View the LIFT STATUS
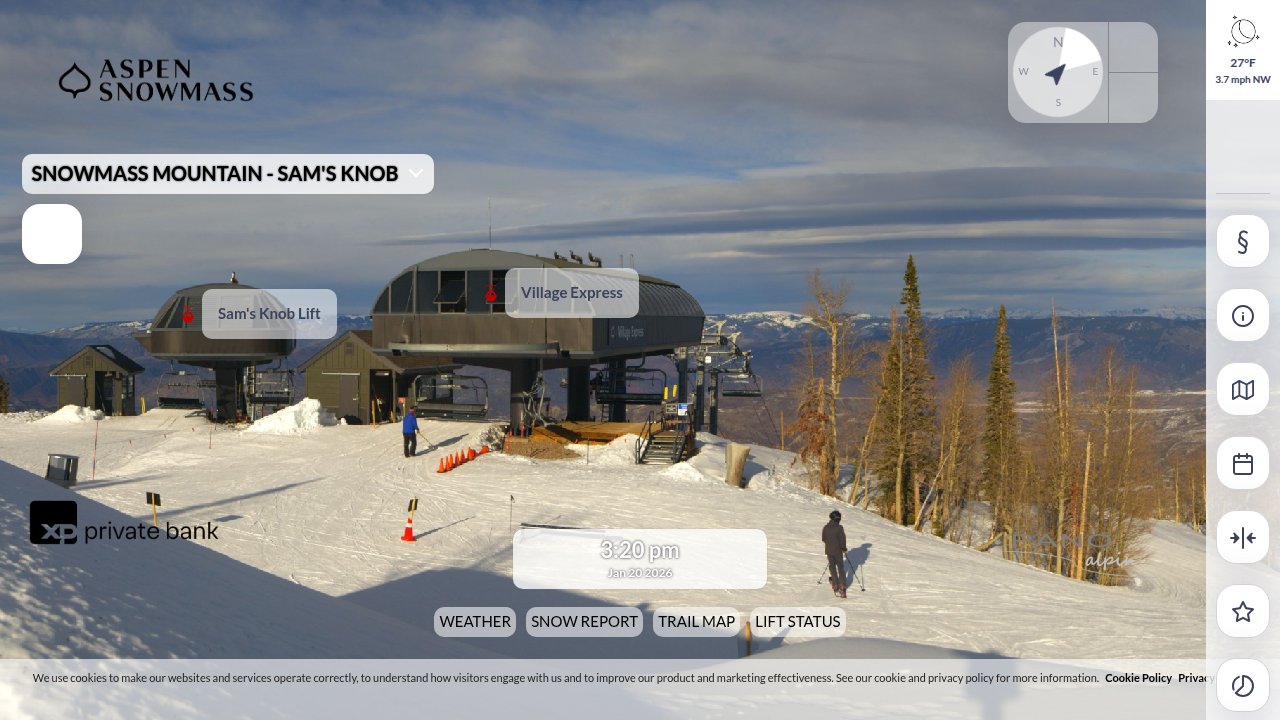Screen dimensions: 1280x720 tap(797, 622)
